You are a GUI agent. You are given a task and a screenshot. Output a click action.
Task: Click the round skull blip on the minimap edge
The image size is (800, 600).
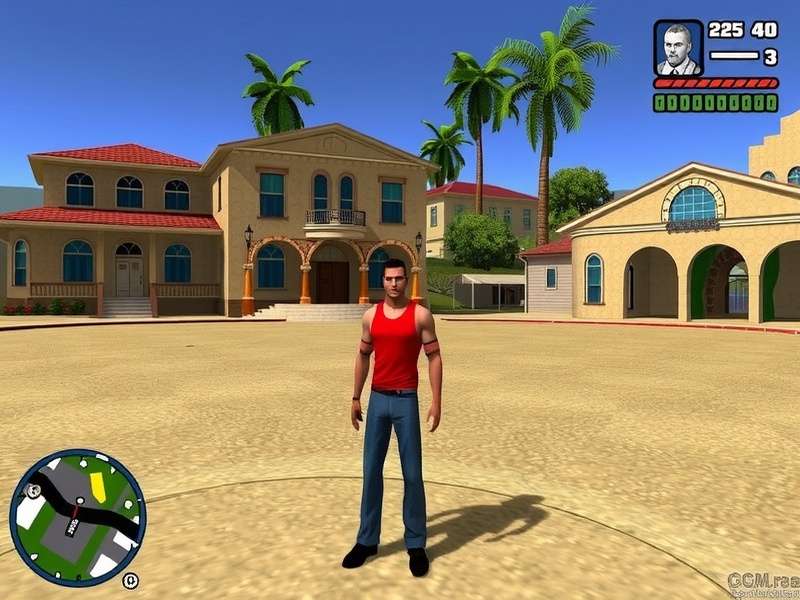(x=35, y=491)
